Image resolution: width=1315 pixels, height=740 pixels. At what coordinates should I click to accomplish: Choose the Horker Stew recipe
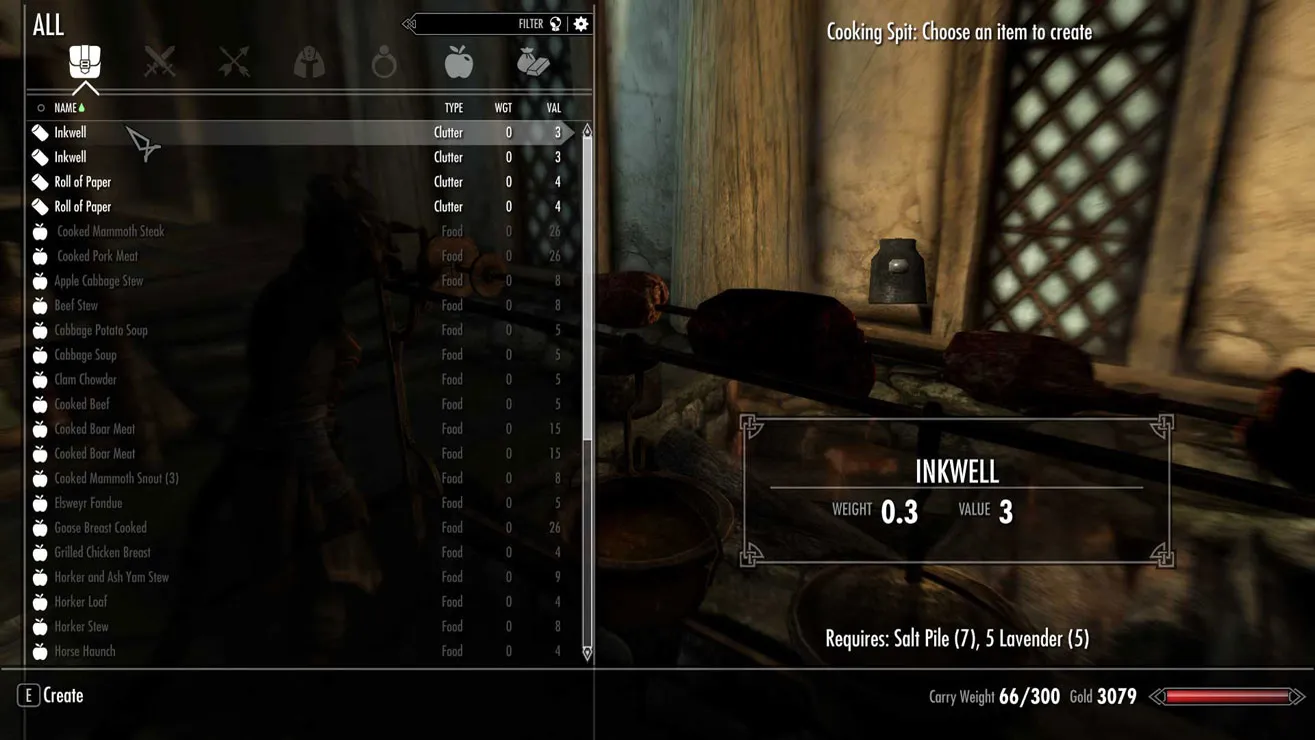pyautogui.click(x=81, y=627)
